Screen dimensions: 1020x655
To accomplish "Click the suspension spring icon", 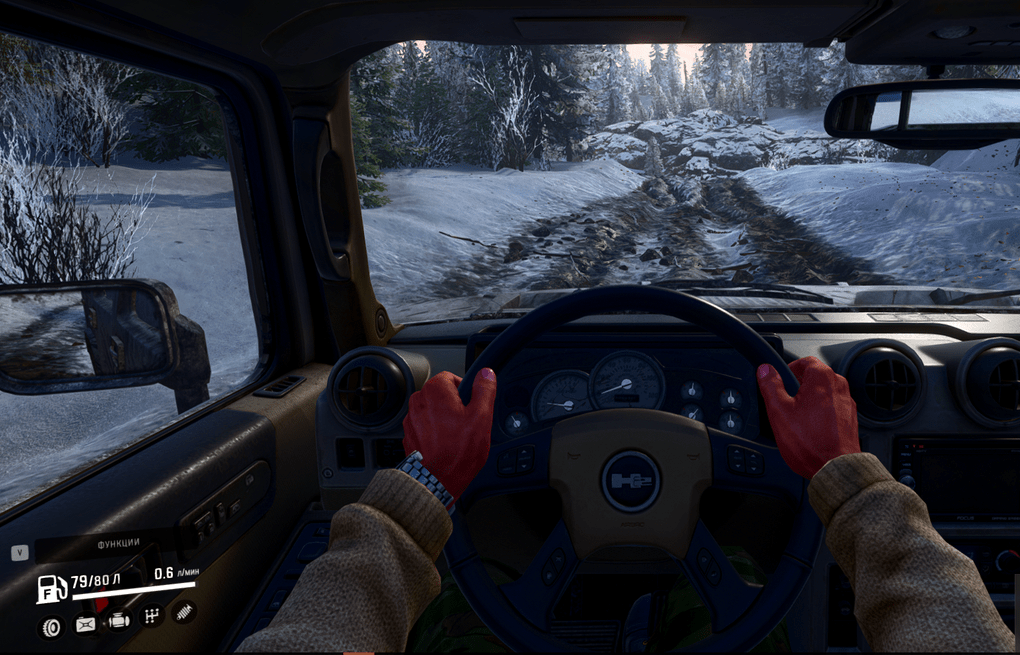I will pyautogui.click(x=184, y=611).
